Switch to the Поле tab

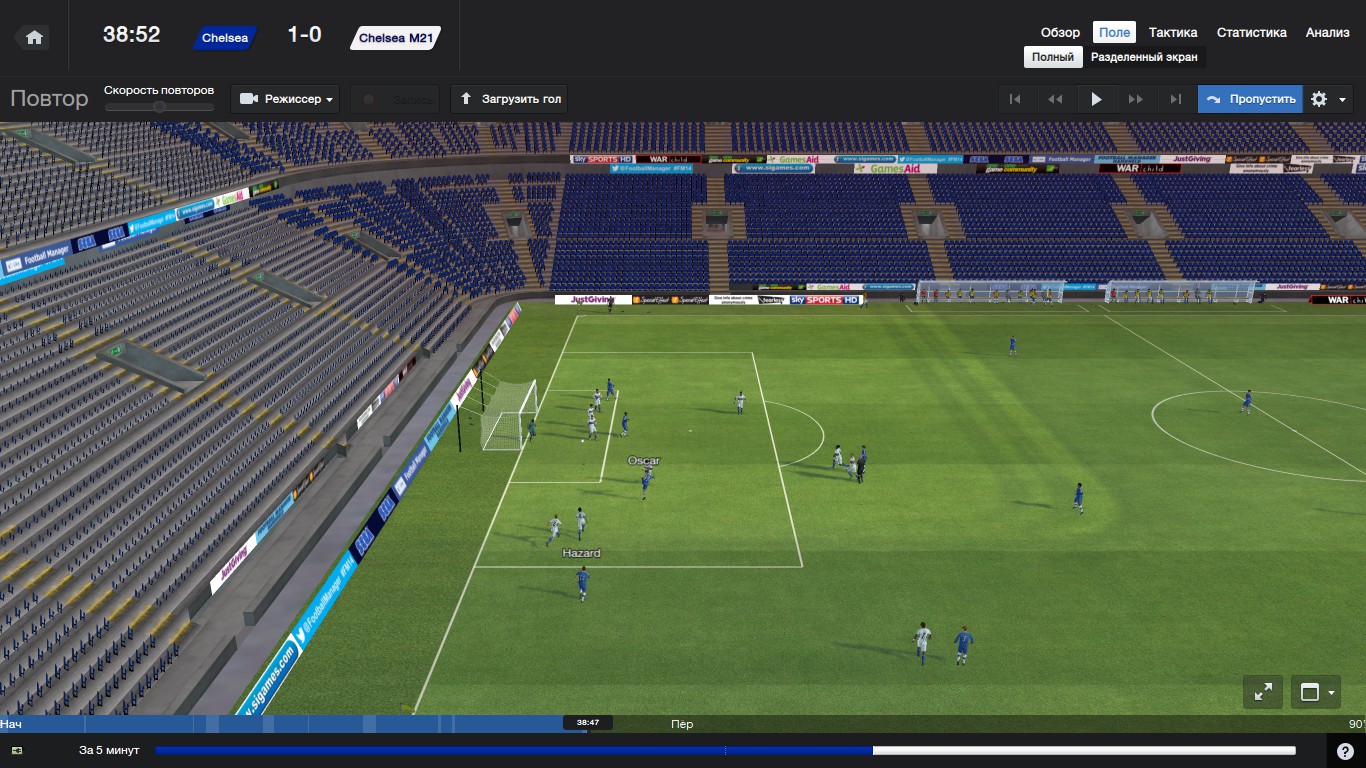coord(1114,33)
